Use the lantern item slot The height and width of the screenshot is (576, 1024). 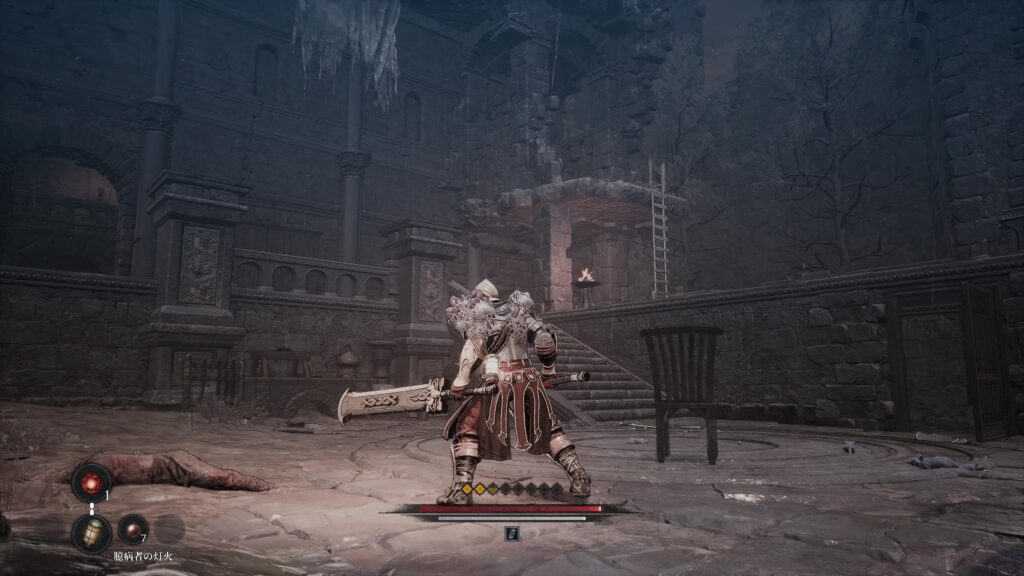click(91, 532)
